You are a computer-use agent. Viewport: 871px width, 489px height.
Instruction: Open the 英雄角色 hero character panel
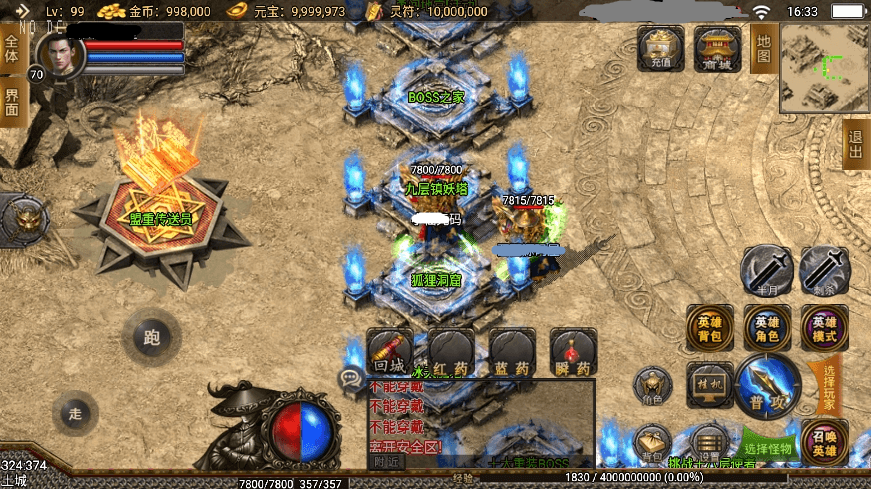(767, 329)
